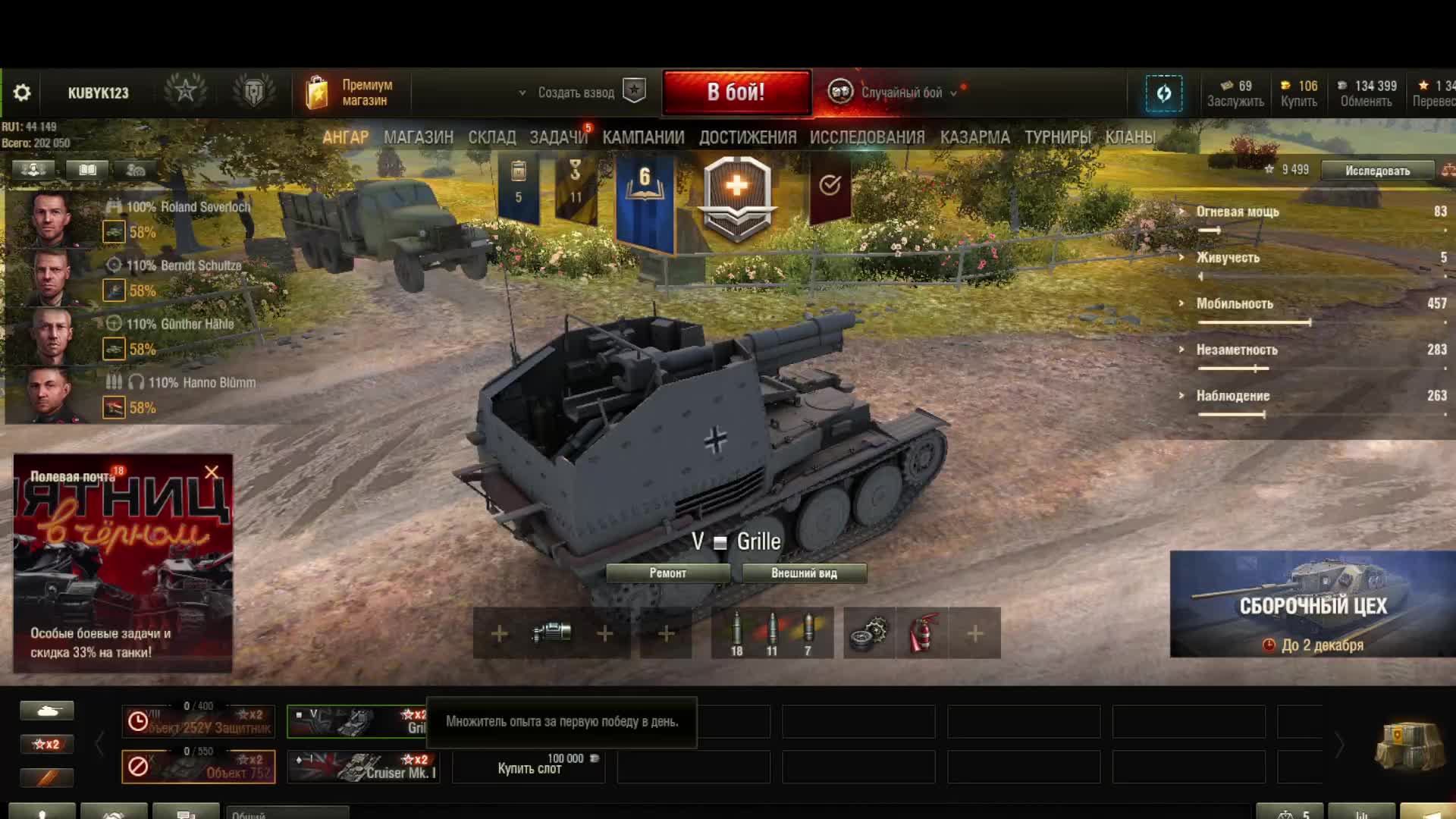Open Внешний вид appearance customization

[804, 573]
